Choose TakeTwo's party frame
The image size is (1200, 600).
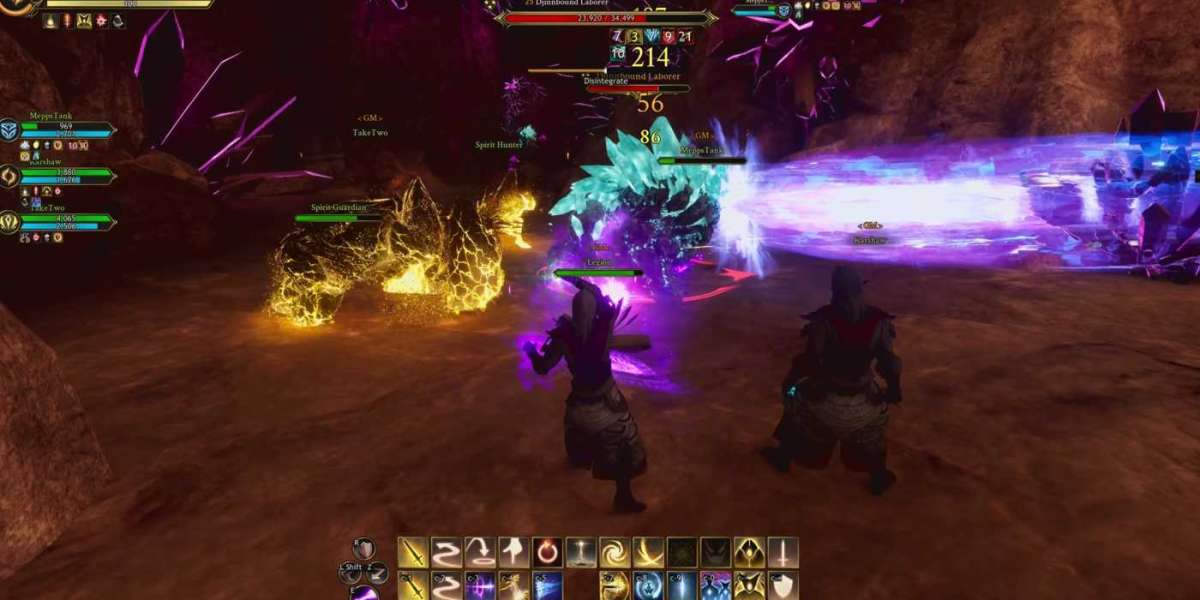(62, 221)
